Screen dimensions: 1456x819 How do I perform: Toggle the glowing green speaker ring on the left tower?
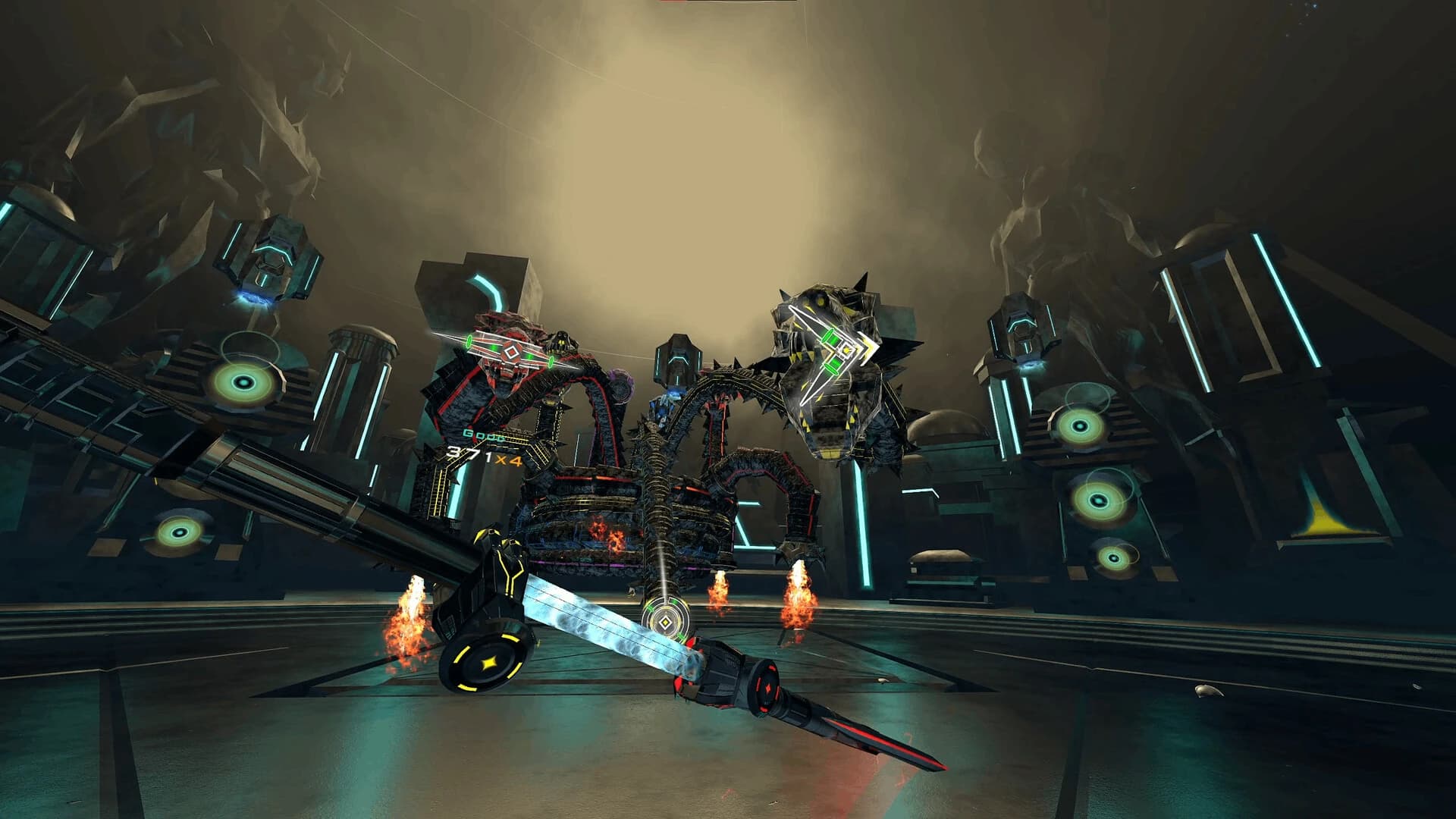(x=243, y=382)
